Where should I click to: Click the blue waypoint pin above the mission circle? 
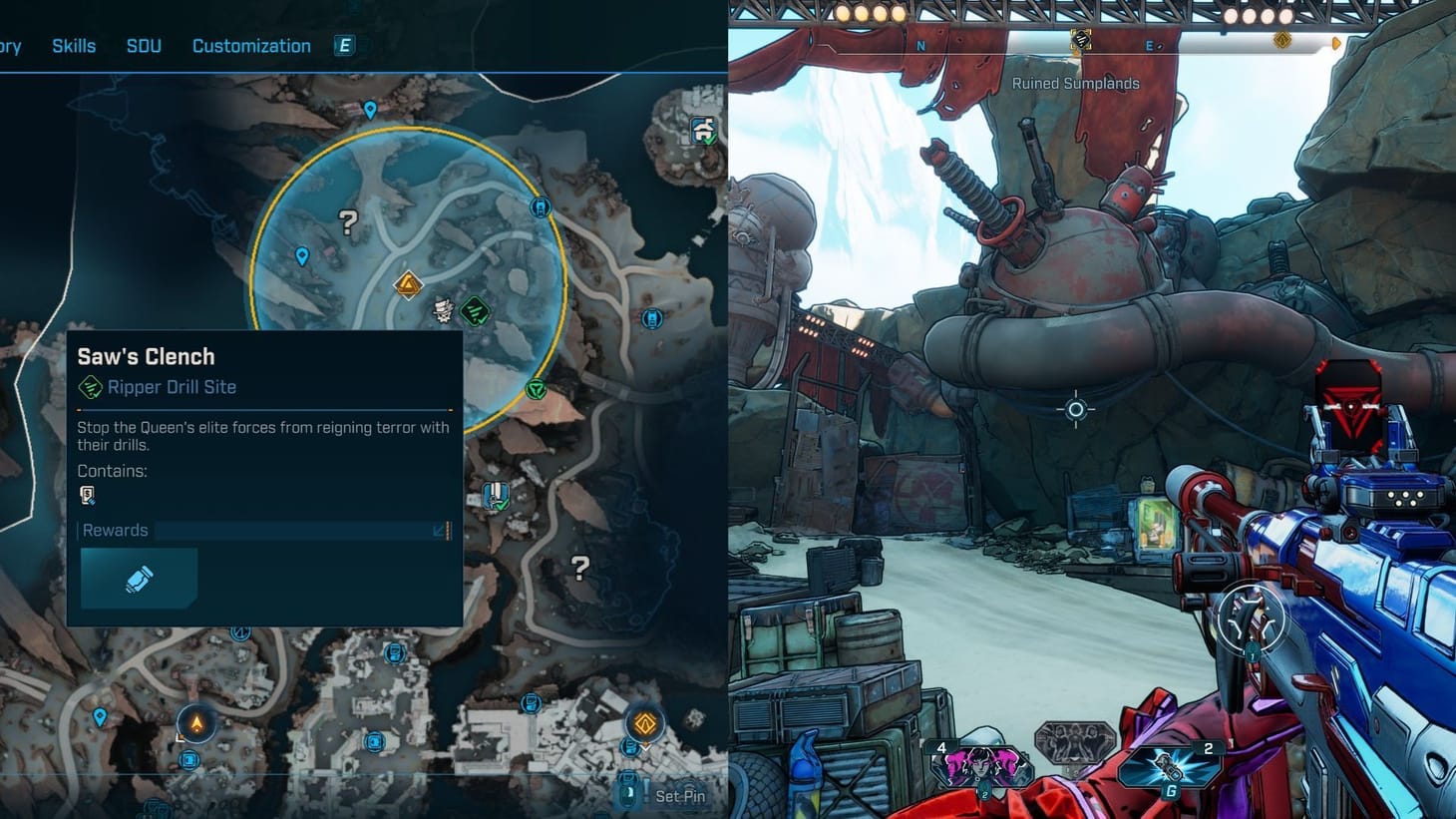click(370, 108)
